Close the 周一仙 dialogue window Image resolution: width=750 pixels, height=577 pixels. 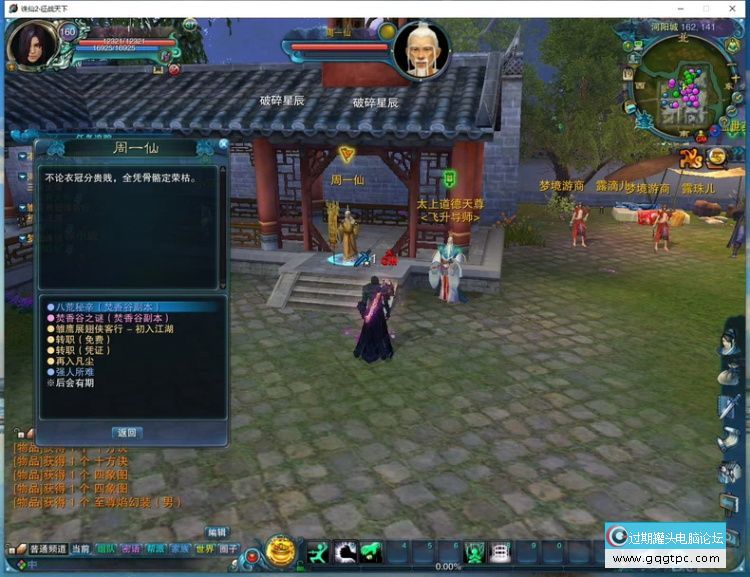[223, 145]
